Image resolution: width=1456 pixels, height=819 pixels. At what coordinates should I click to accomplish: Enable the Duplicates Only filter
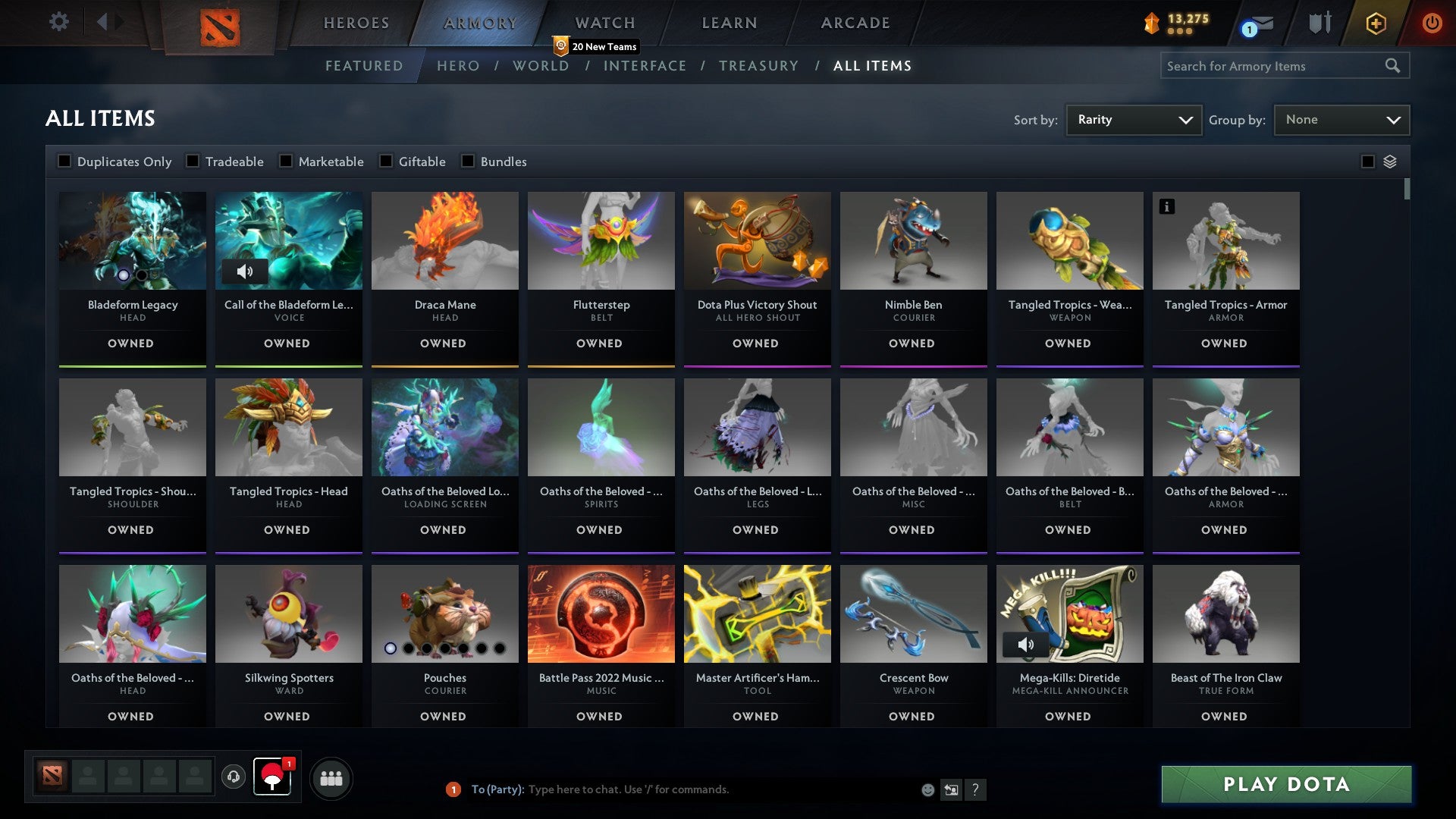click(x=64, y=161)
